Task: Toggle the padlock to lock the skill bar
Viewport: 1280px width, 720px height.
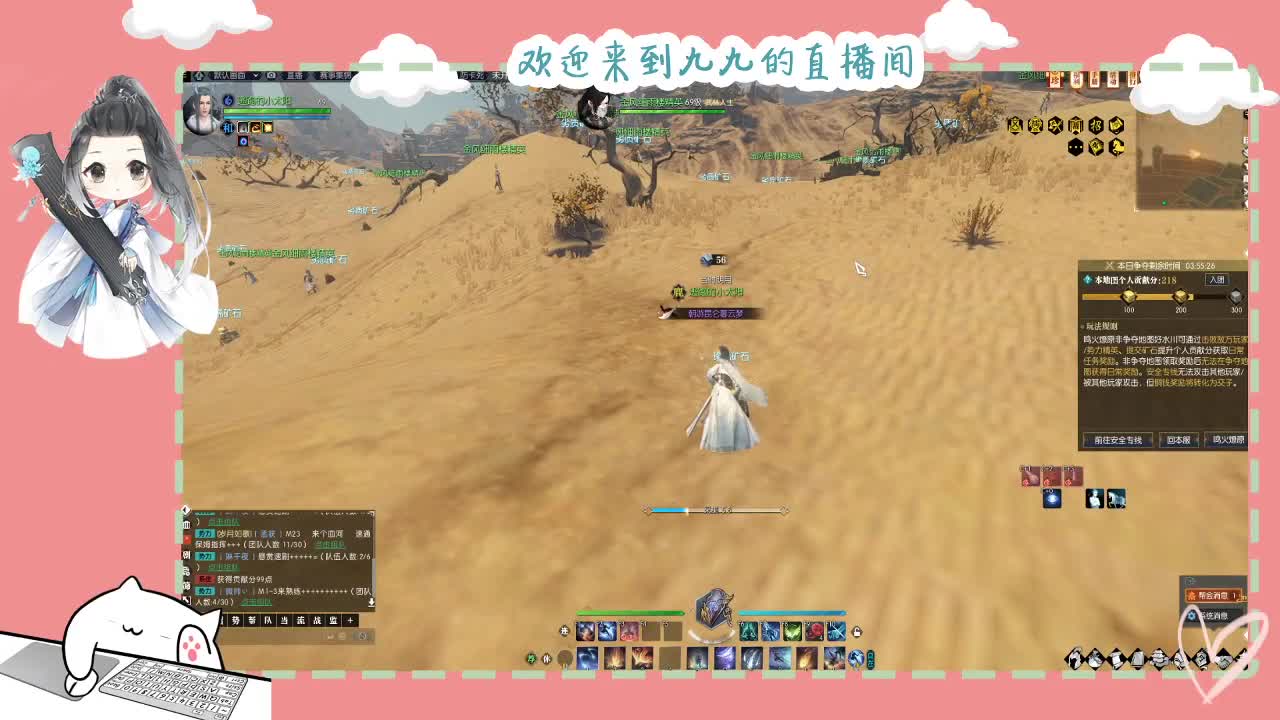Action: point(855,631)
